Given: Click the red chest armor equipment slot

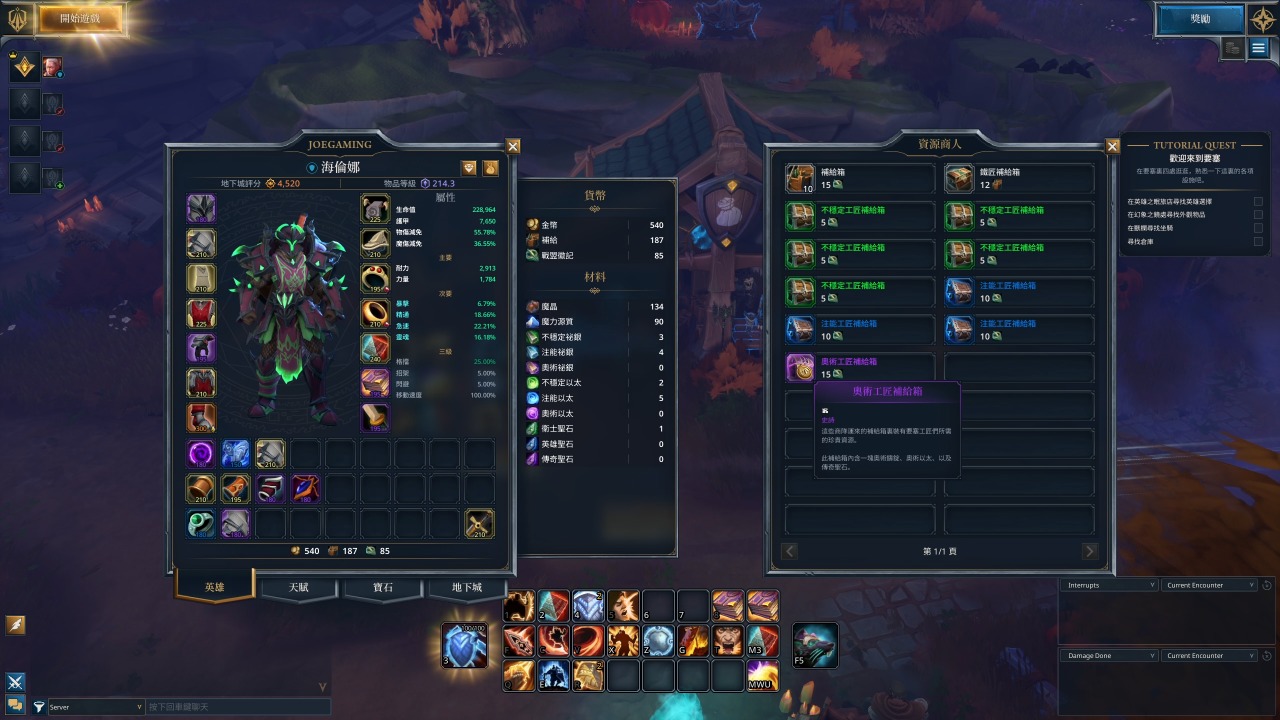Looking at the screenshot, I should pos(201,314).
